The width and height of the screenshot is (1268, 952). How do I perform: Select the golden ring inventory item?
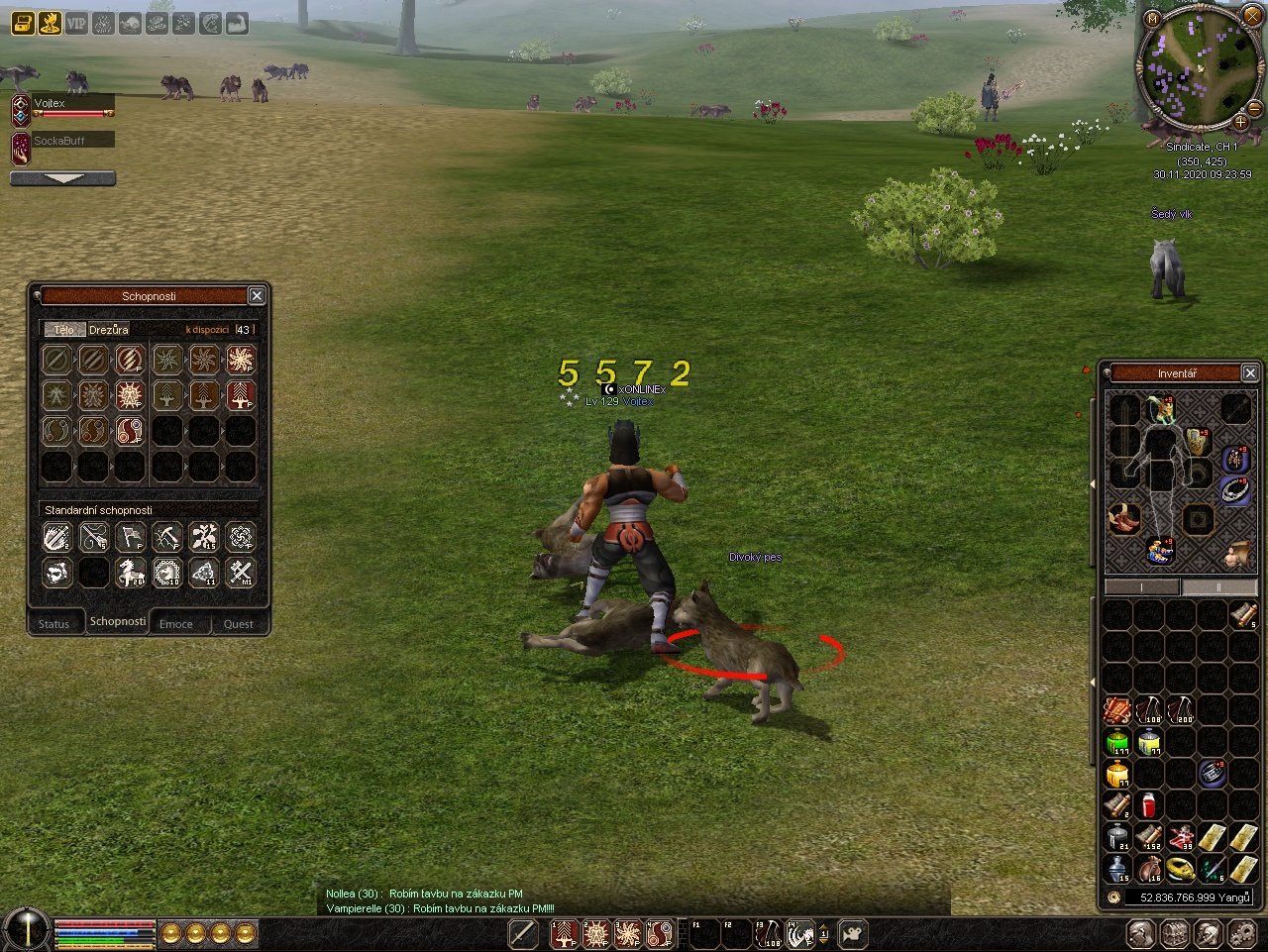click(1181, 868)
